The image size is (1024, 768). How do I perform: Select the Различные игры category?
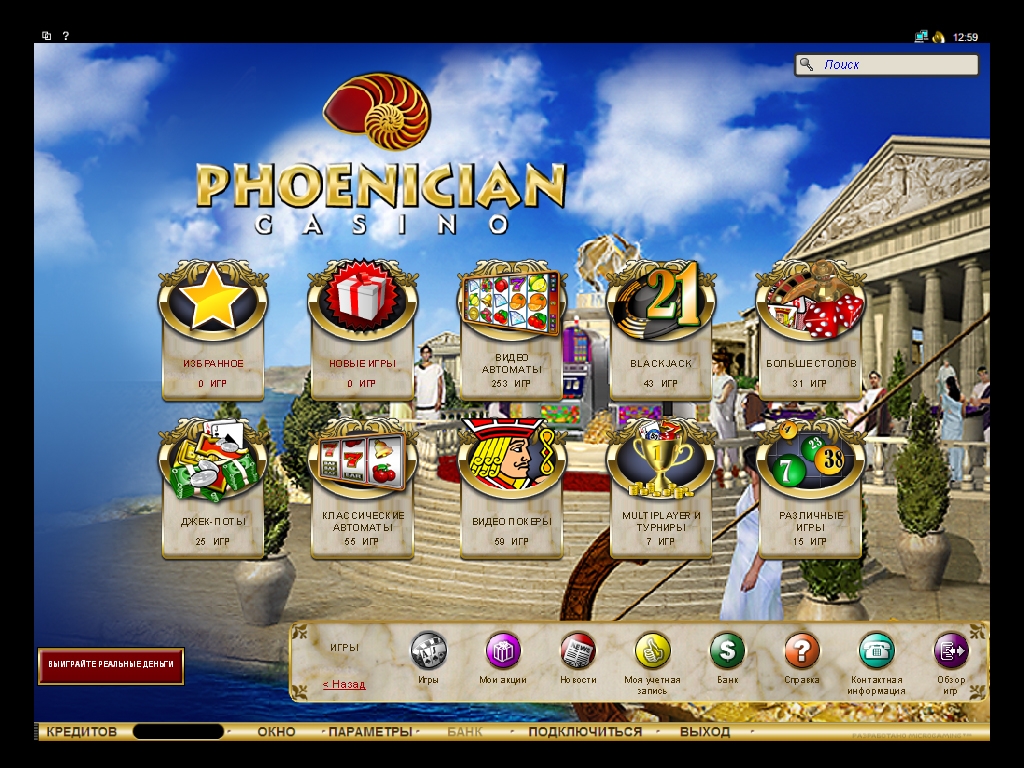click(810, 488)
